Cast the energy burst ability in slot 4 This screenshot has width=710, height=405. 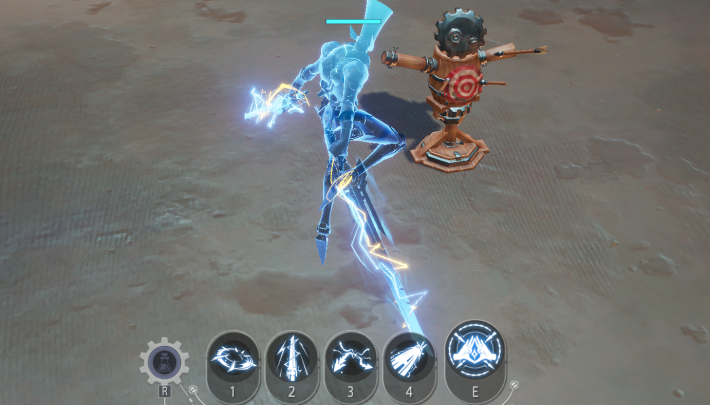409,357
